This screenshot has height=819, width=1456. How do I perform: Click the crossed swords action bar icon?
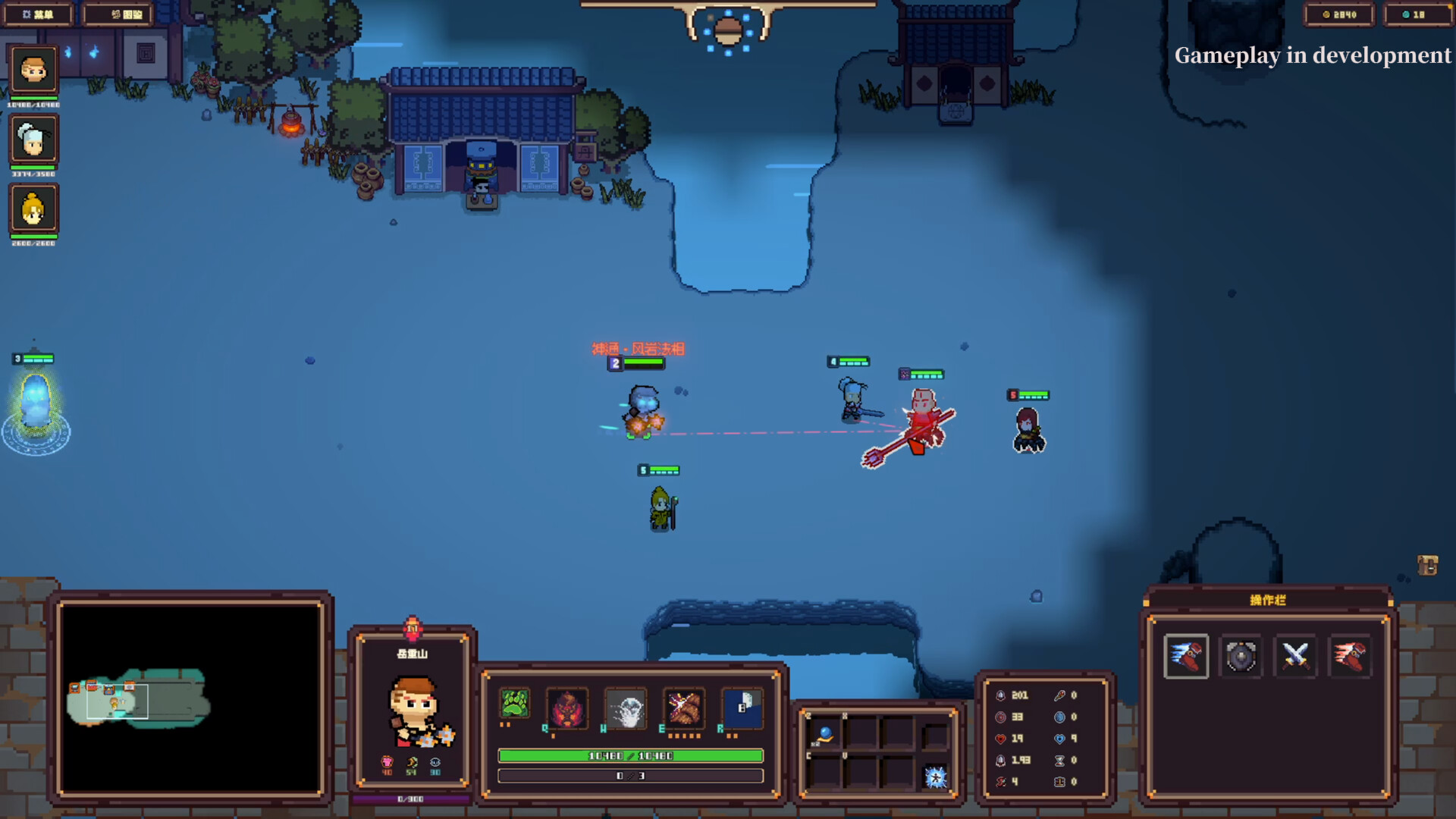click(x=1295, y=657)
